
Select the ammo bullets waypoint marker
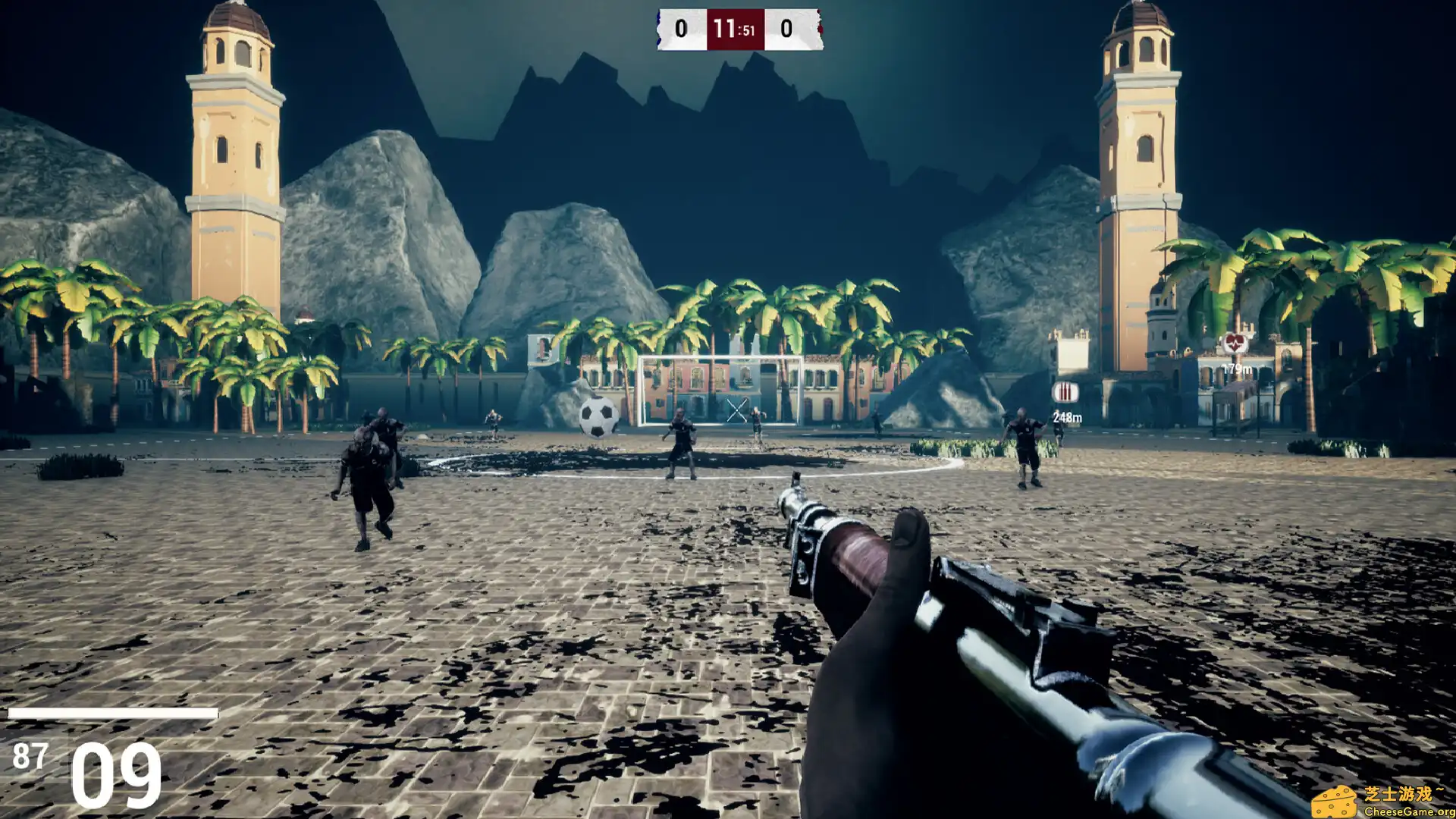[x=1065, y=392]
